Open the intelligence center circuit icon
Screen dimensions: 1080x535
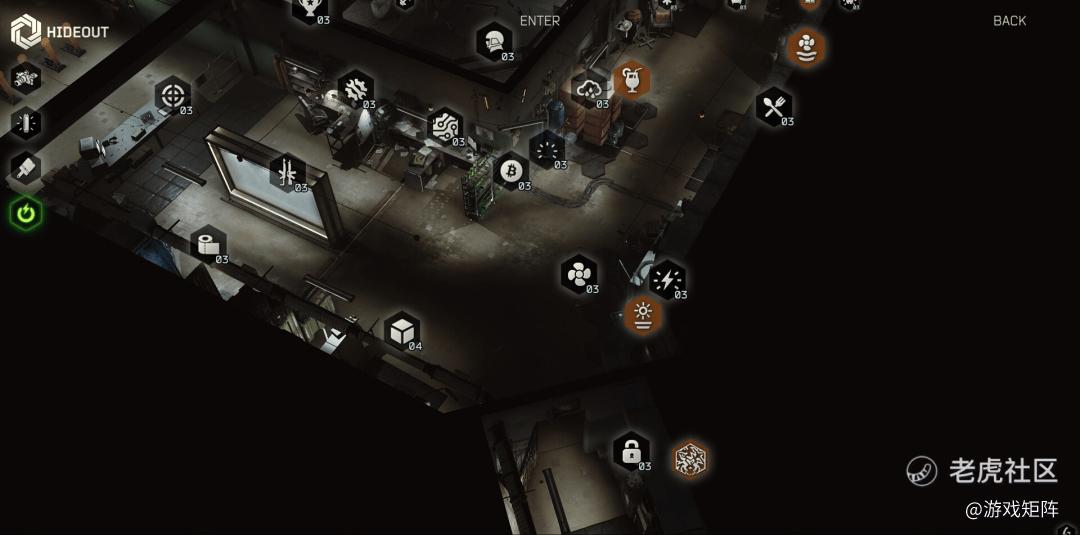click(x=444, y=127)
